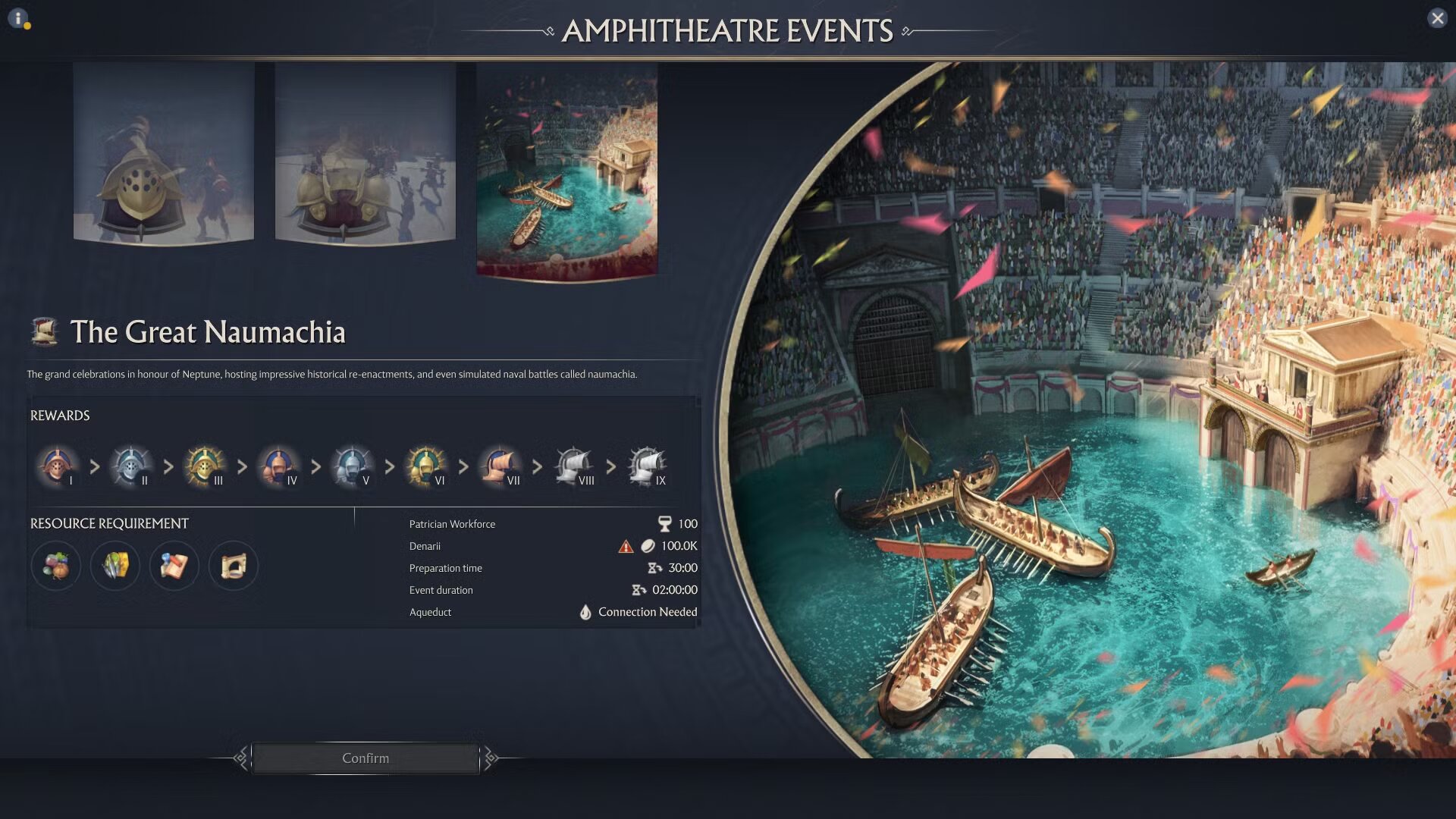
Task: Click the warning triangle next to Denarii cost
Action: click(625, 545)
